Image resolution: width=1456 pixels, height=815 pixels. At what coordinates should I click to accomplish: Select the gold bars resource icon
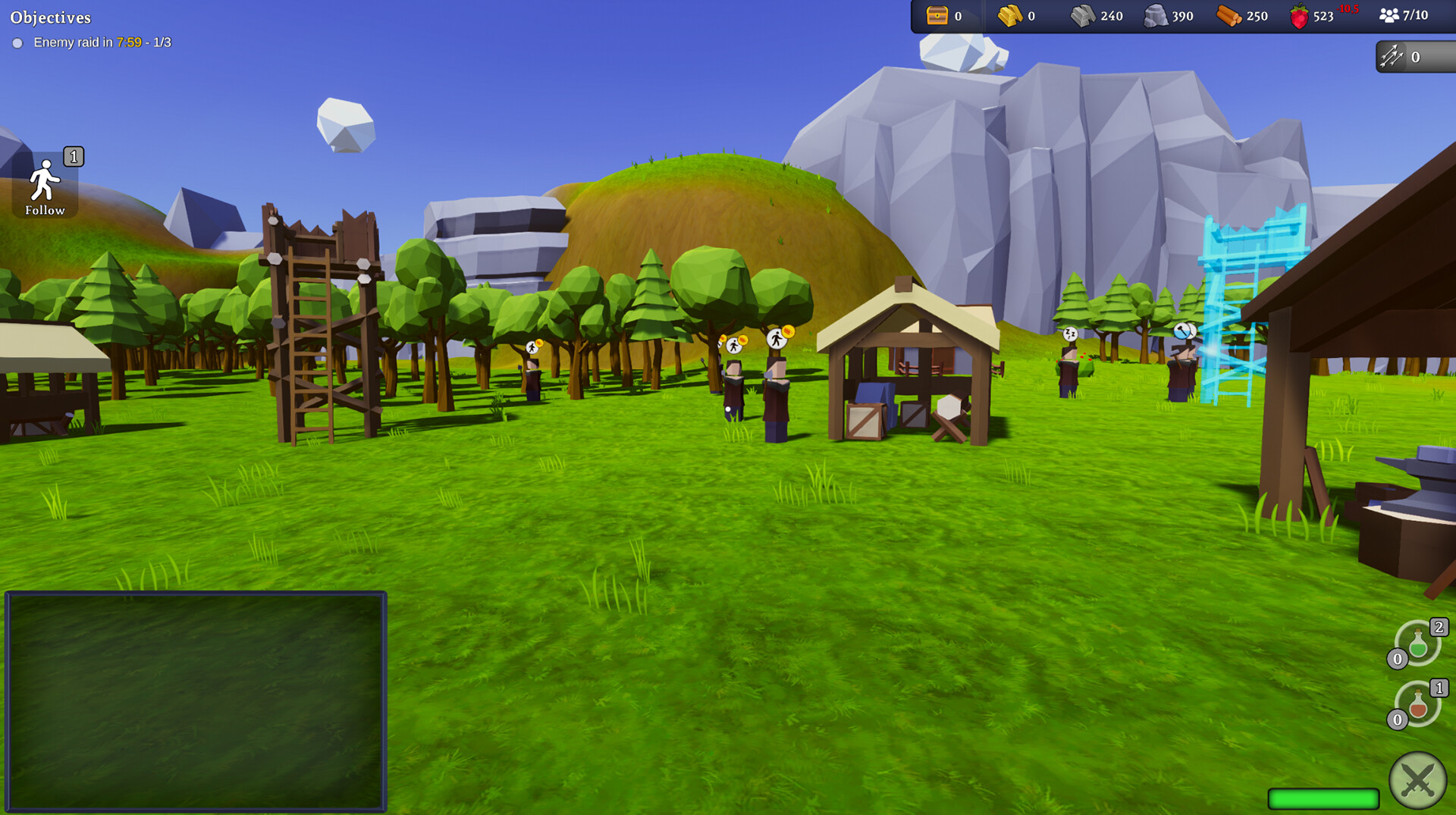coord(1011,15)
